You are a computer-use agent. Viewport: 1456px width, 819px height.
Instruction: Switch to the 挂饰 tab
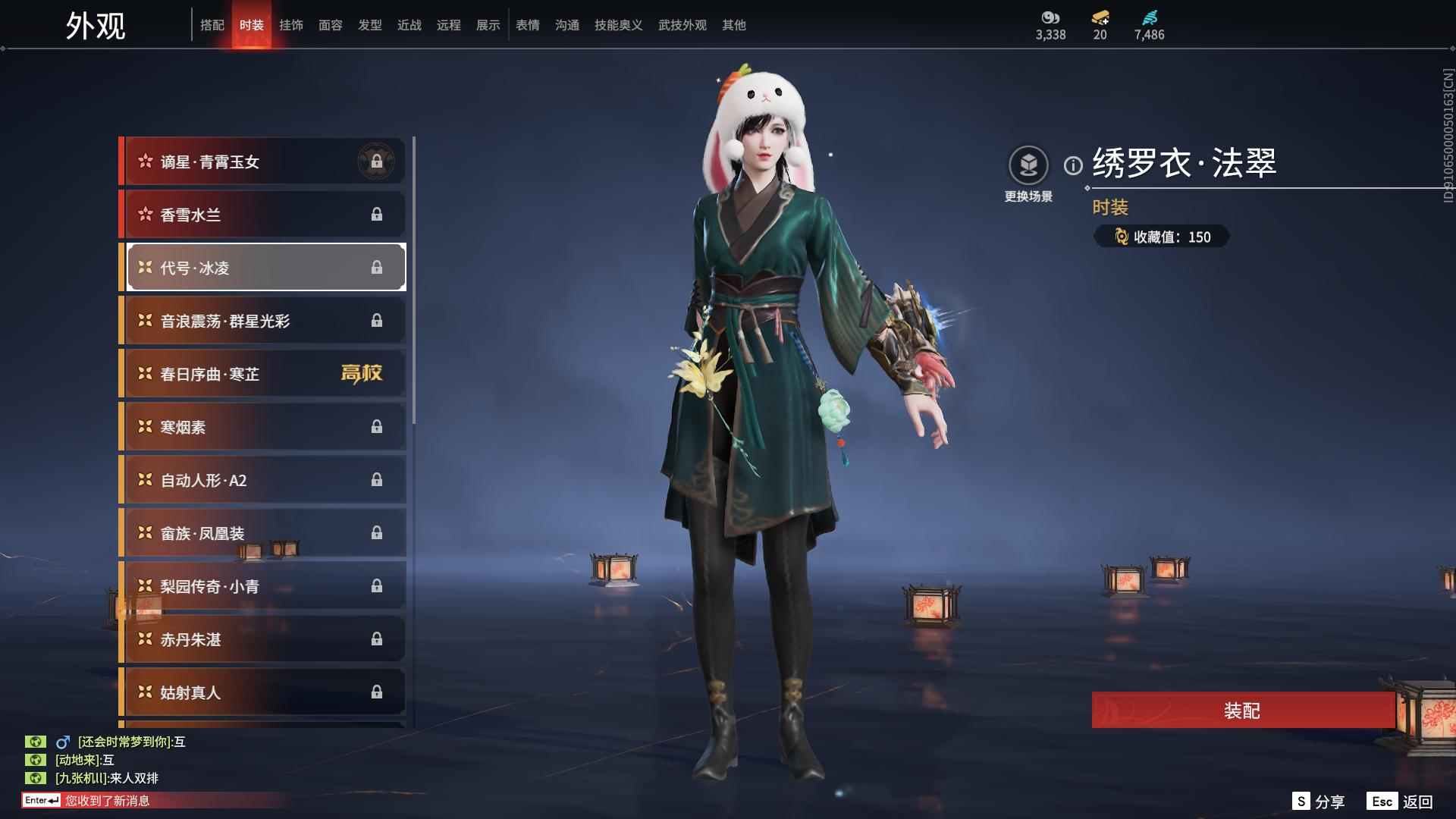292,25
